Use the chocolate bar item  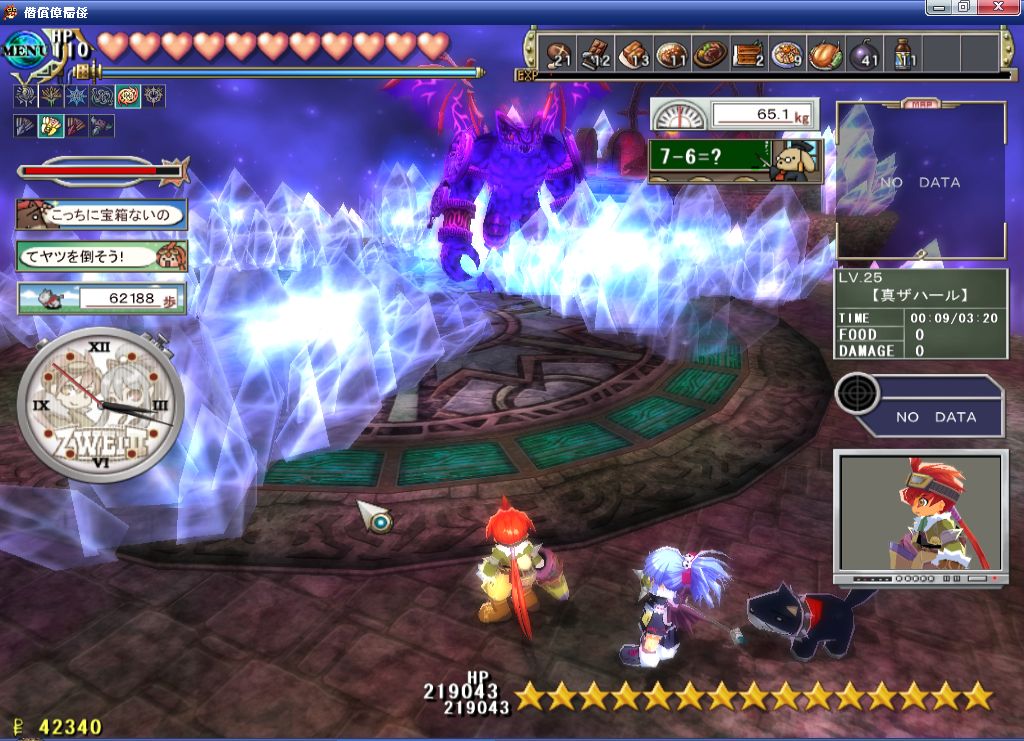pyautogui.click(x=595, y=53)
